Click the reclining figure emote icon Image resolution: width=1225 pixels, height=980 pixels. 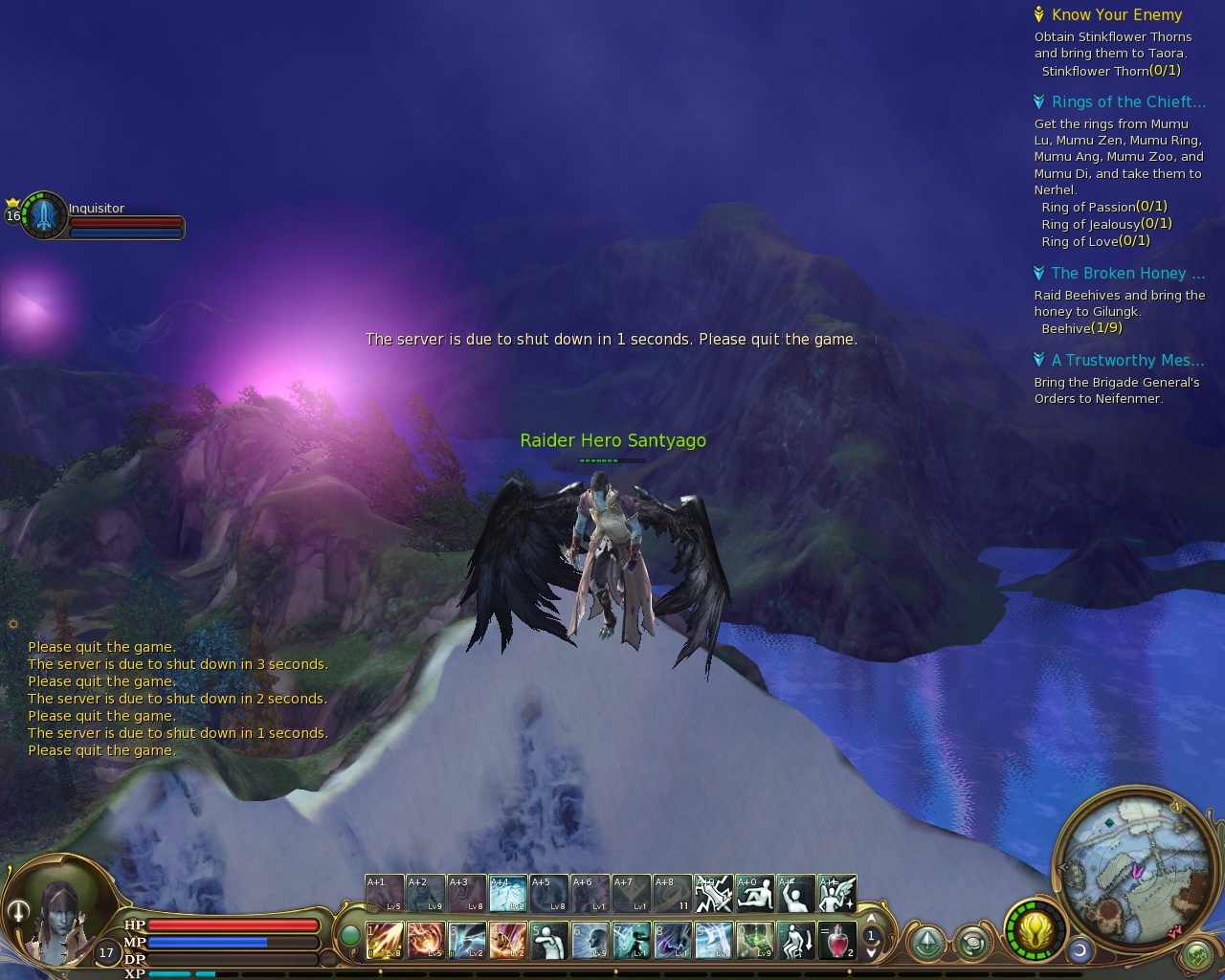[754, 894]
